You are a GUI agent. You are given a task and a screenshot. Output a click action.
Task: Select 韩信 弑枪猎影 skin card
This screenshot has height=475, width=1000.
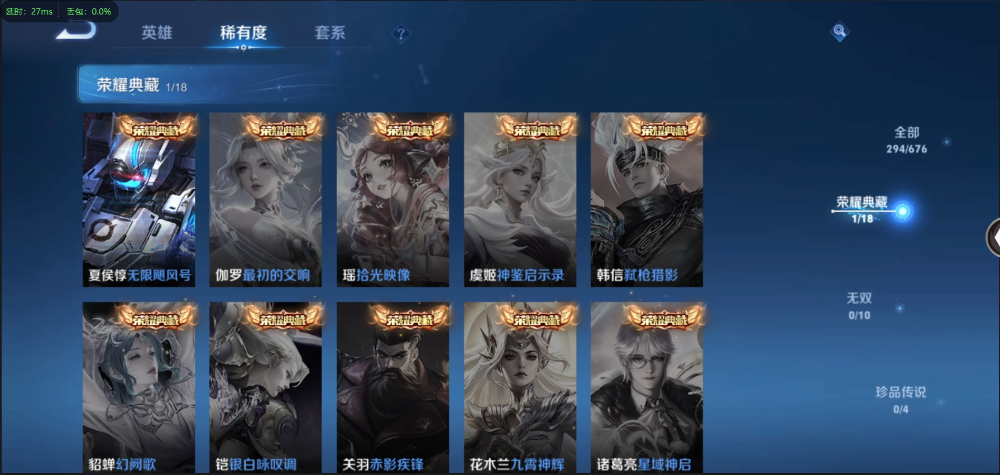647,199
